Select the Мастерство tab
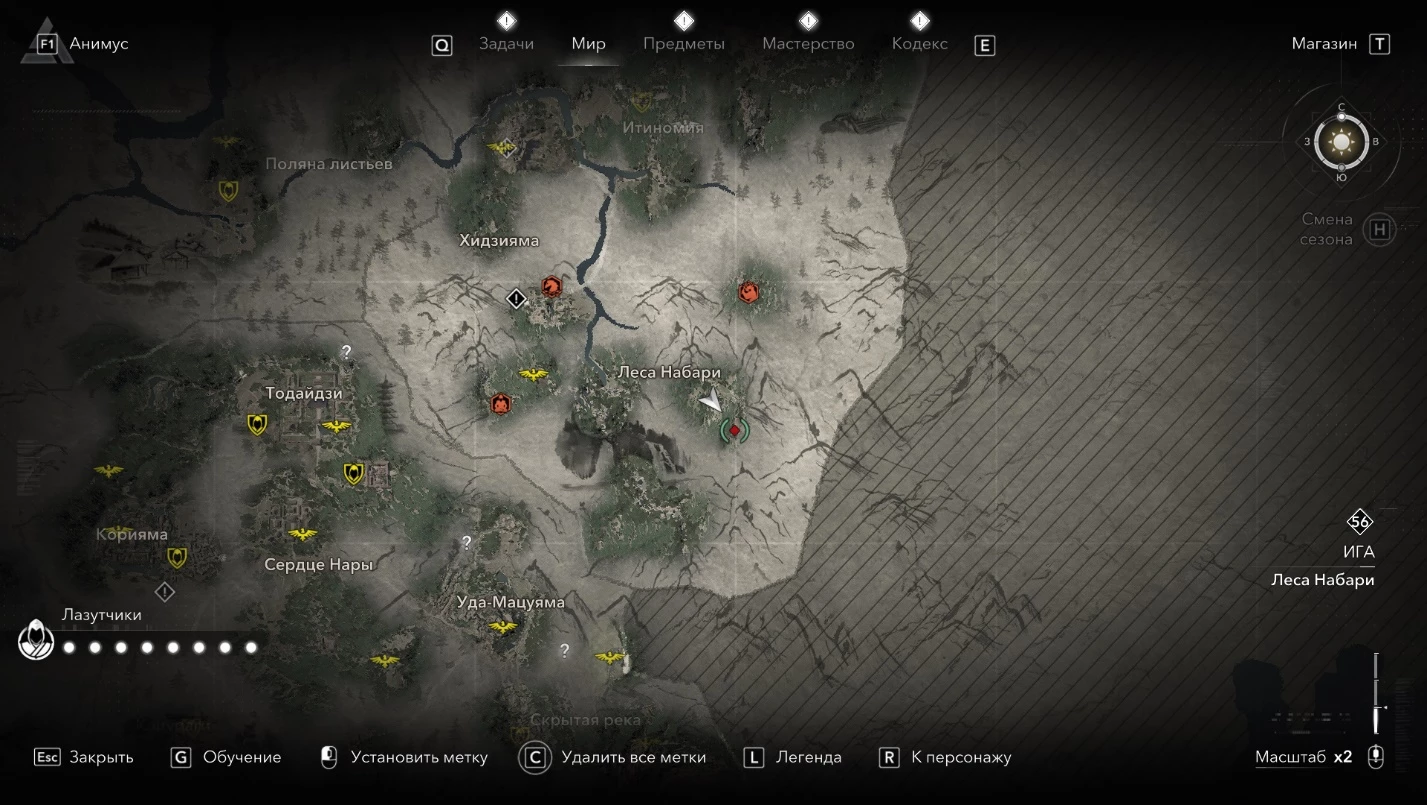 click(x=808, y=44)
